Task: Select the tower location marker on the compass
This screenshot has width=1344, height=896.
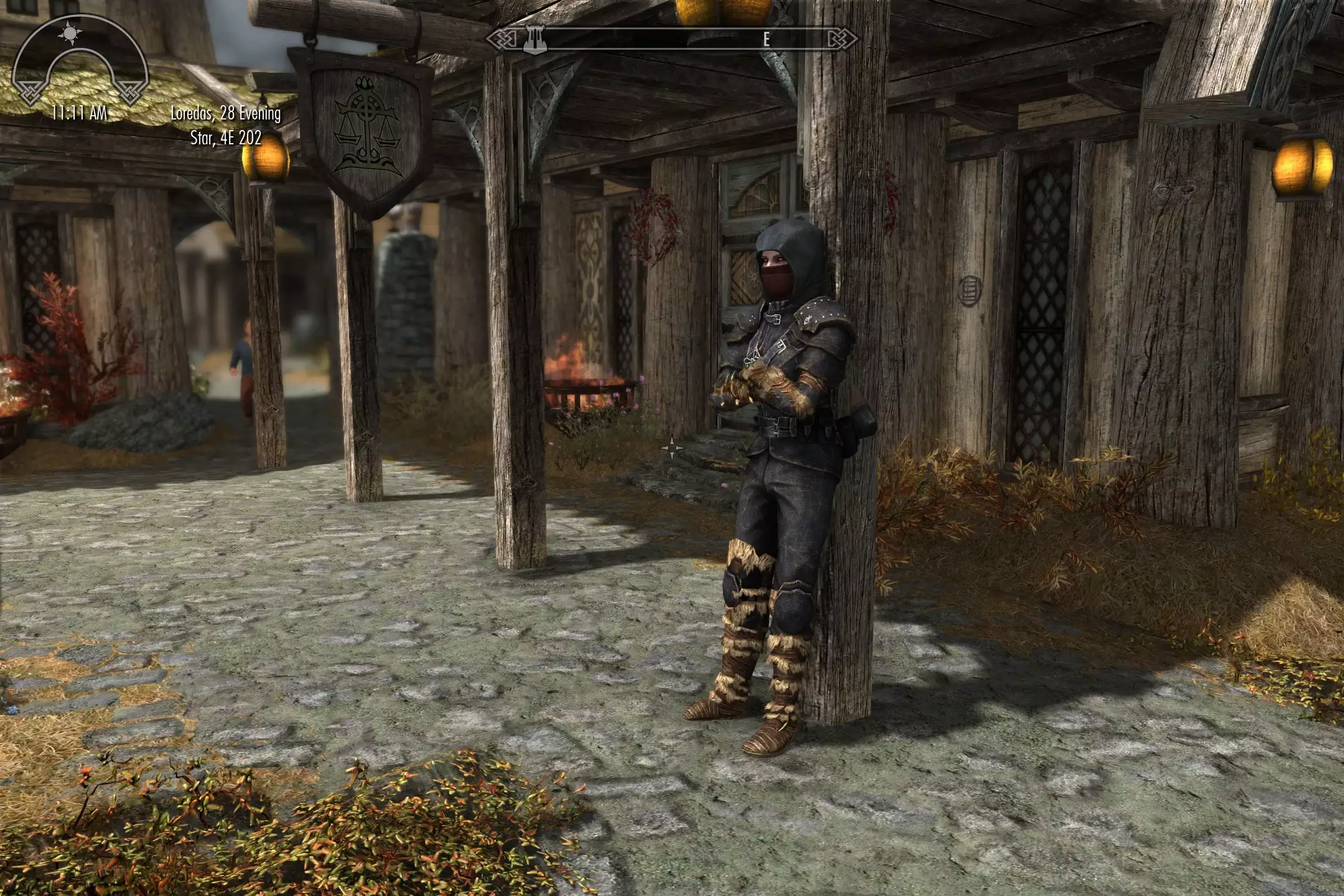Action: coord(536,39)
